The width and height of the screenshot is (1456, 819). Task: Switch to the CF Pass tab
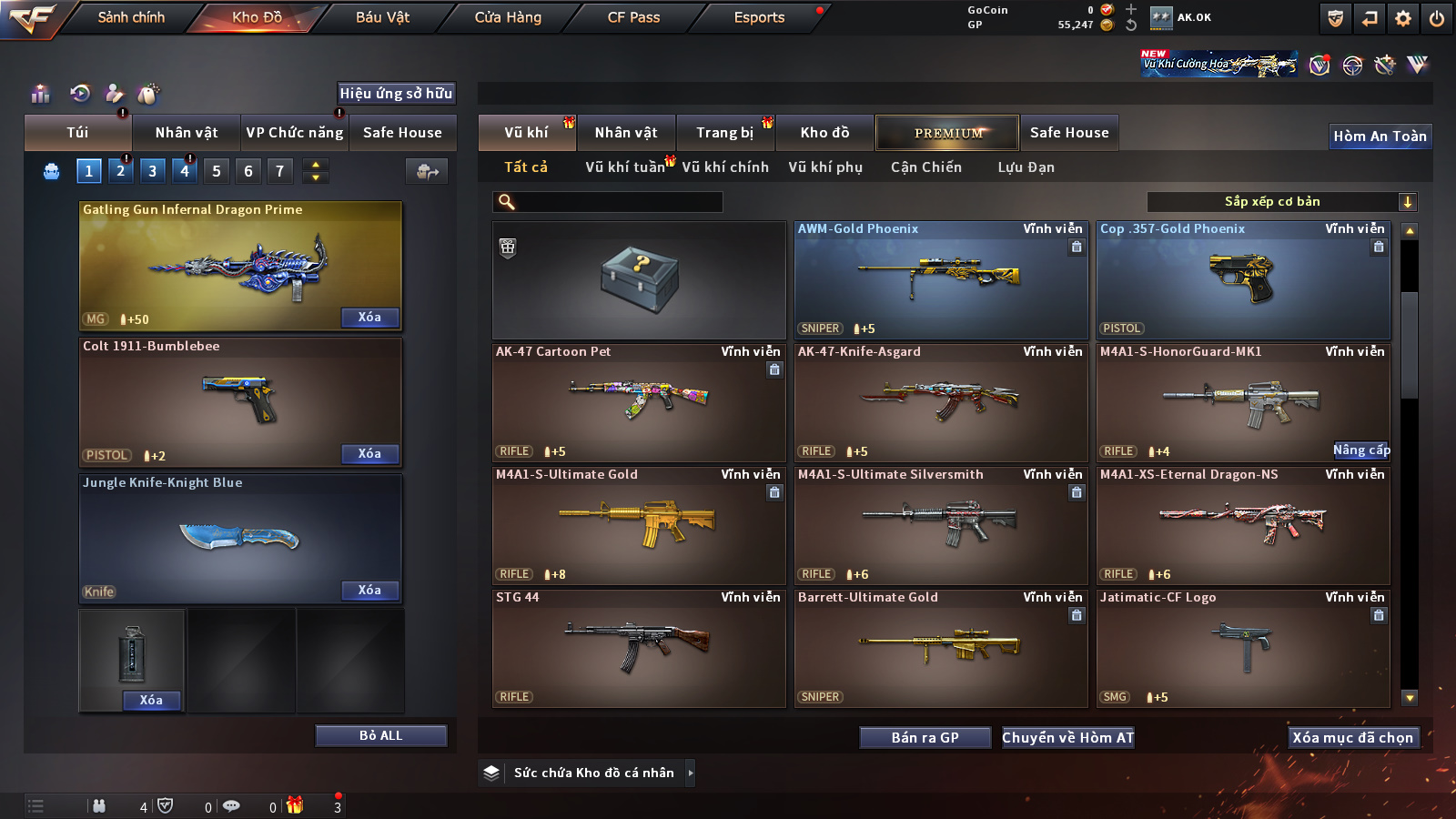point(633,17)
